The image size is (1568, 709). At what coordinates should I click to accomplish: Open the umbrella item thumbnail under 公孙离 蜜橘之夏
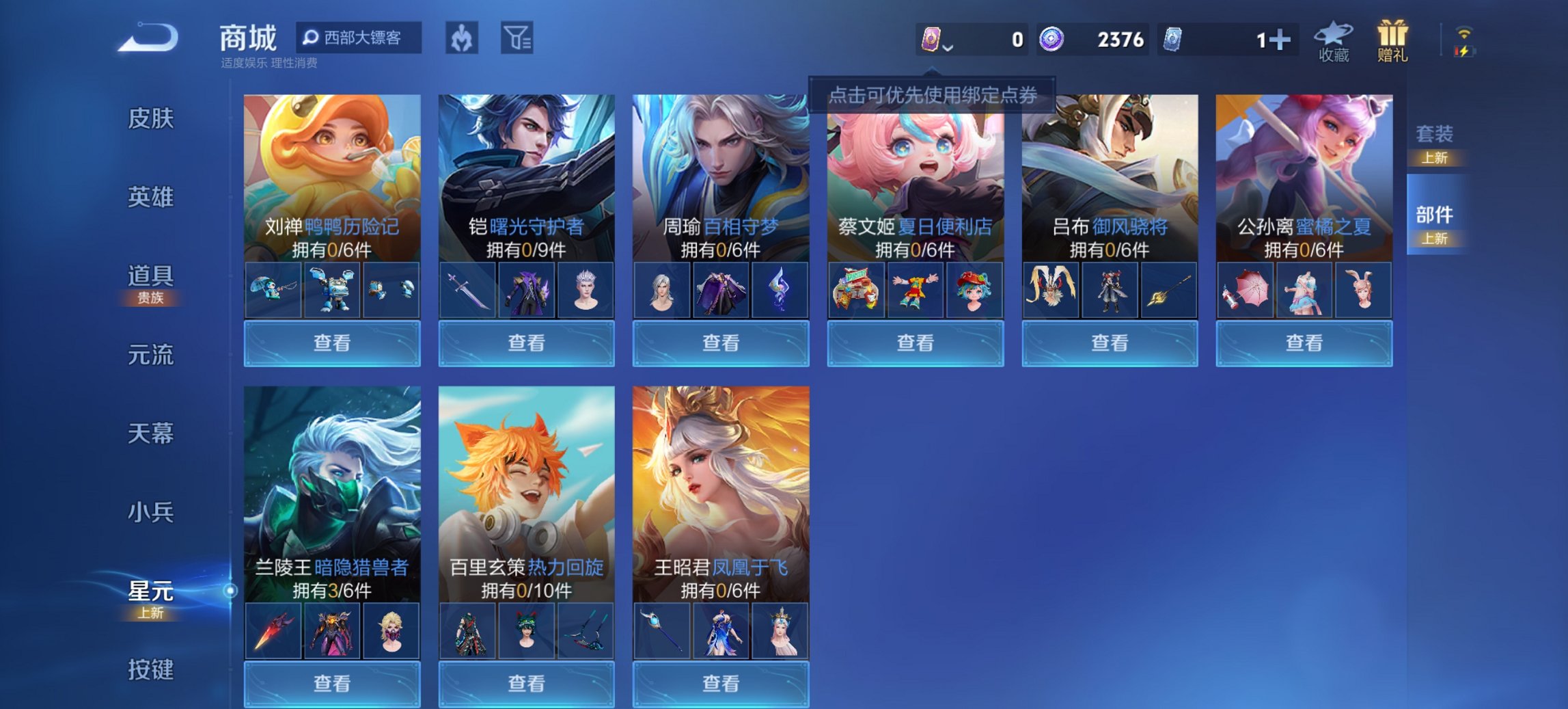1246,290
